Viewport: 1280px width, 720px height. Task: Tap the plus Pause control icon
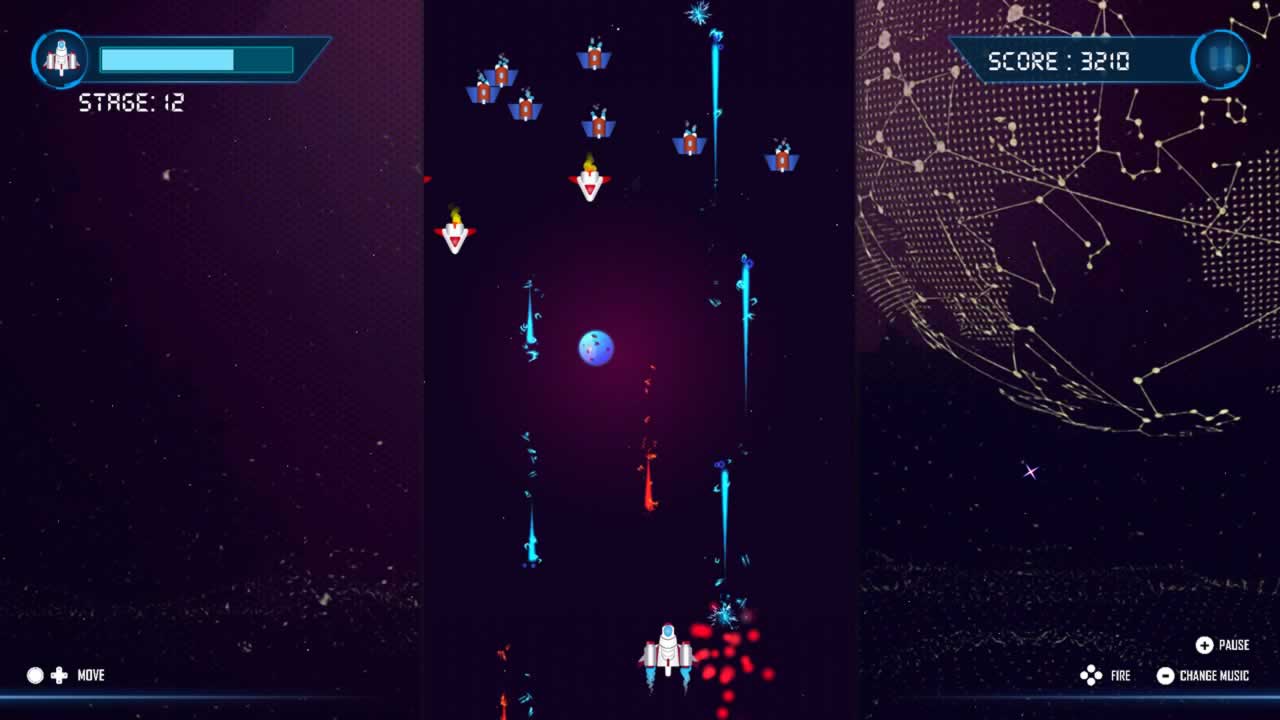1207,645
